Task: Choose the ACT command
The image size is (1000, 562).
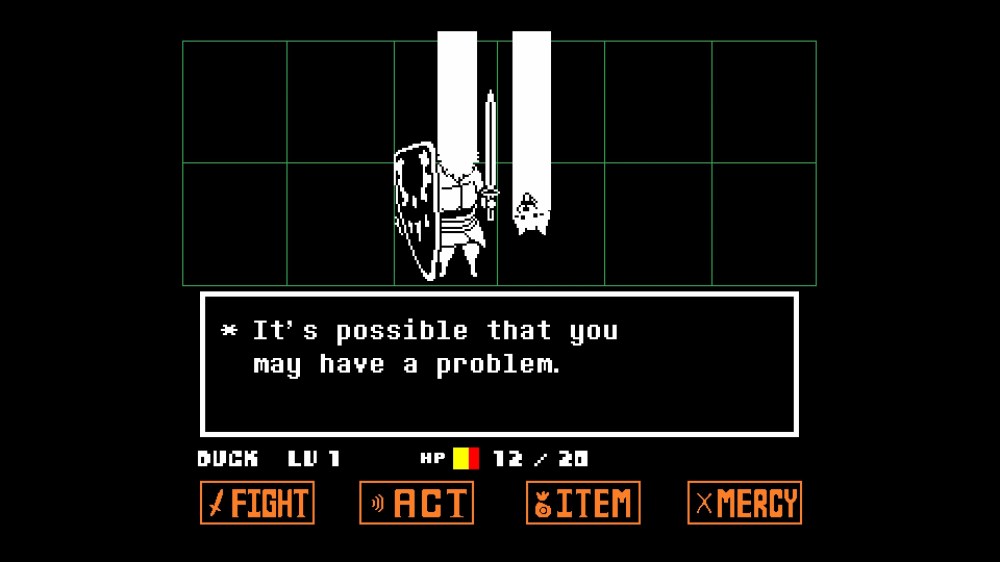Action: [x=416, y=503]
